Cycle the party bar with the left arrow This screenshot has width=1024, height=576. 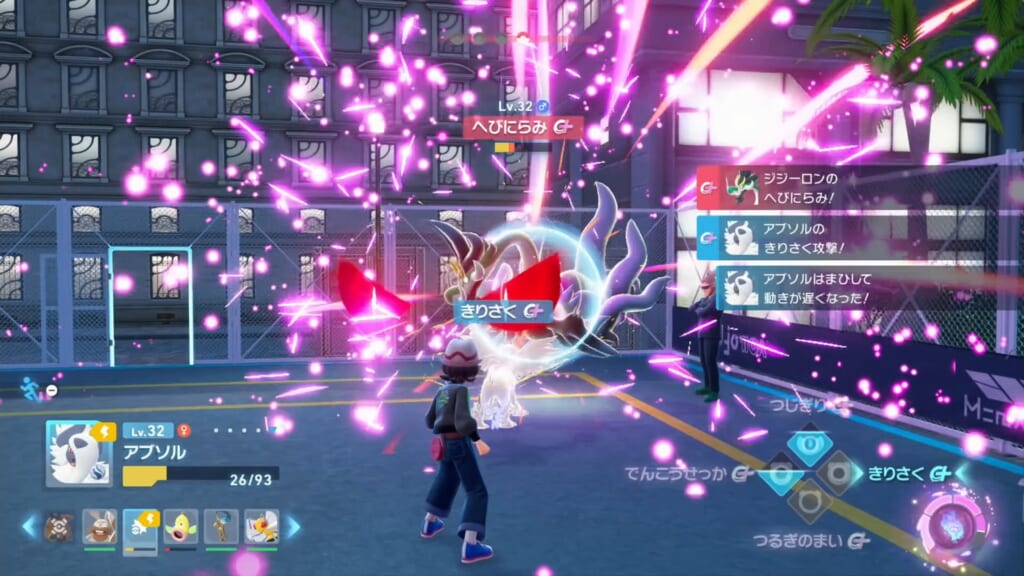click(x=29, y=526)
